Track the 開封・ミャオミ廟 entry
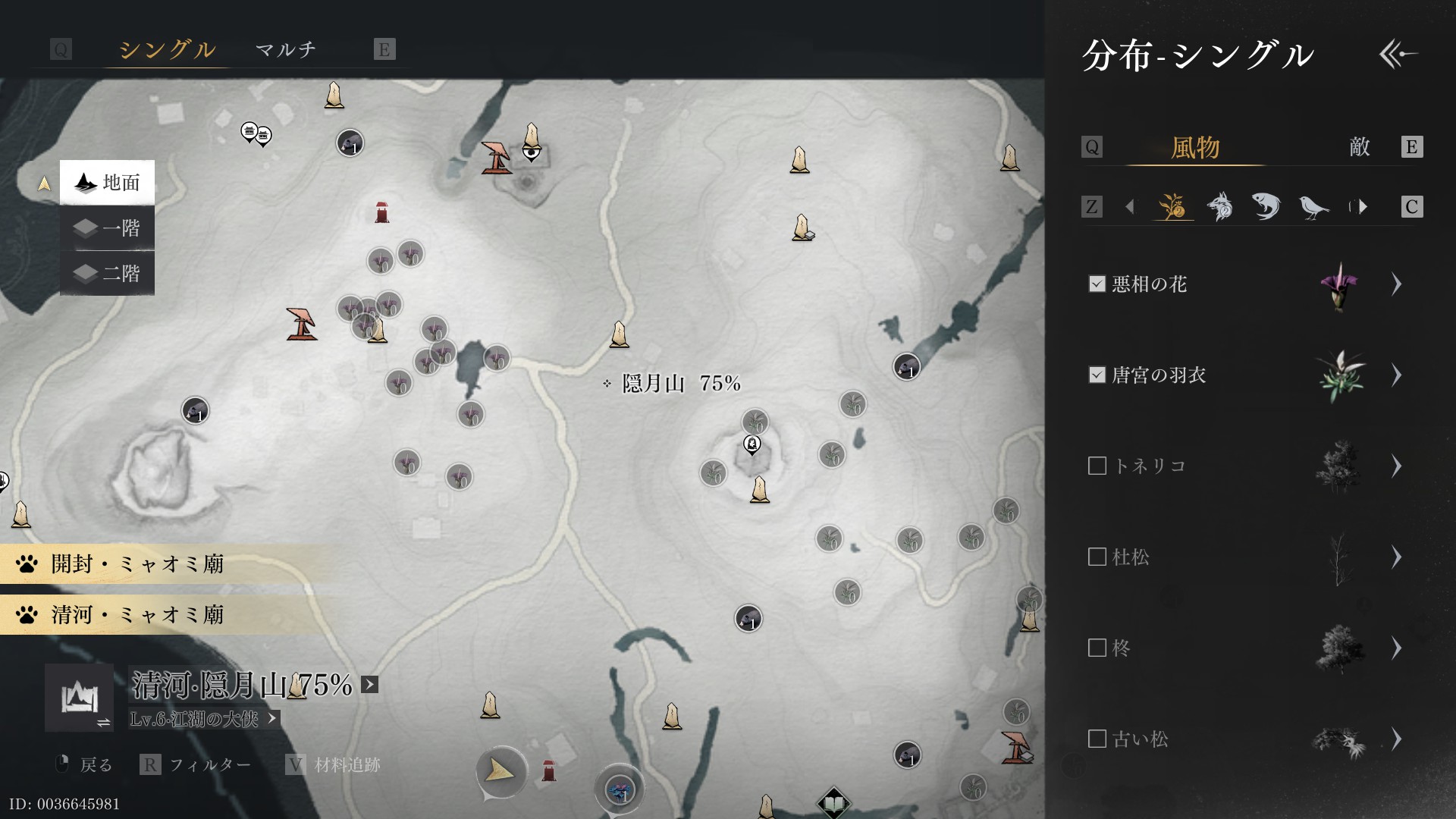Image resolution: width=1456 pixels, height=819 pixels. [x=136, y=564]
